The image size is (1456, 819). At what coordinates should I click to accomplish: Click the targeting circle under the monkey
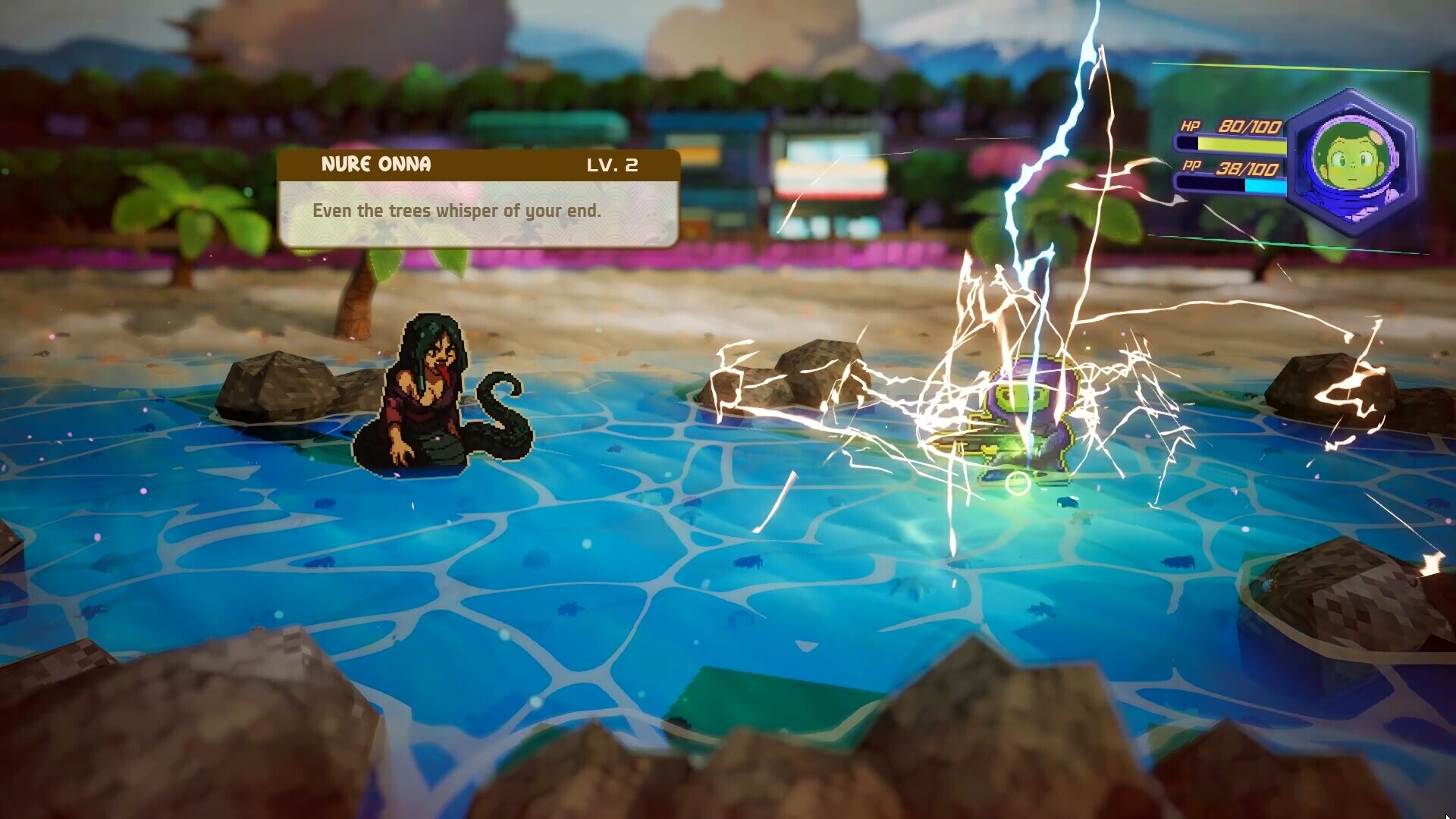[x=1019, y=482]
